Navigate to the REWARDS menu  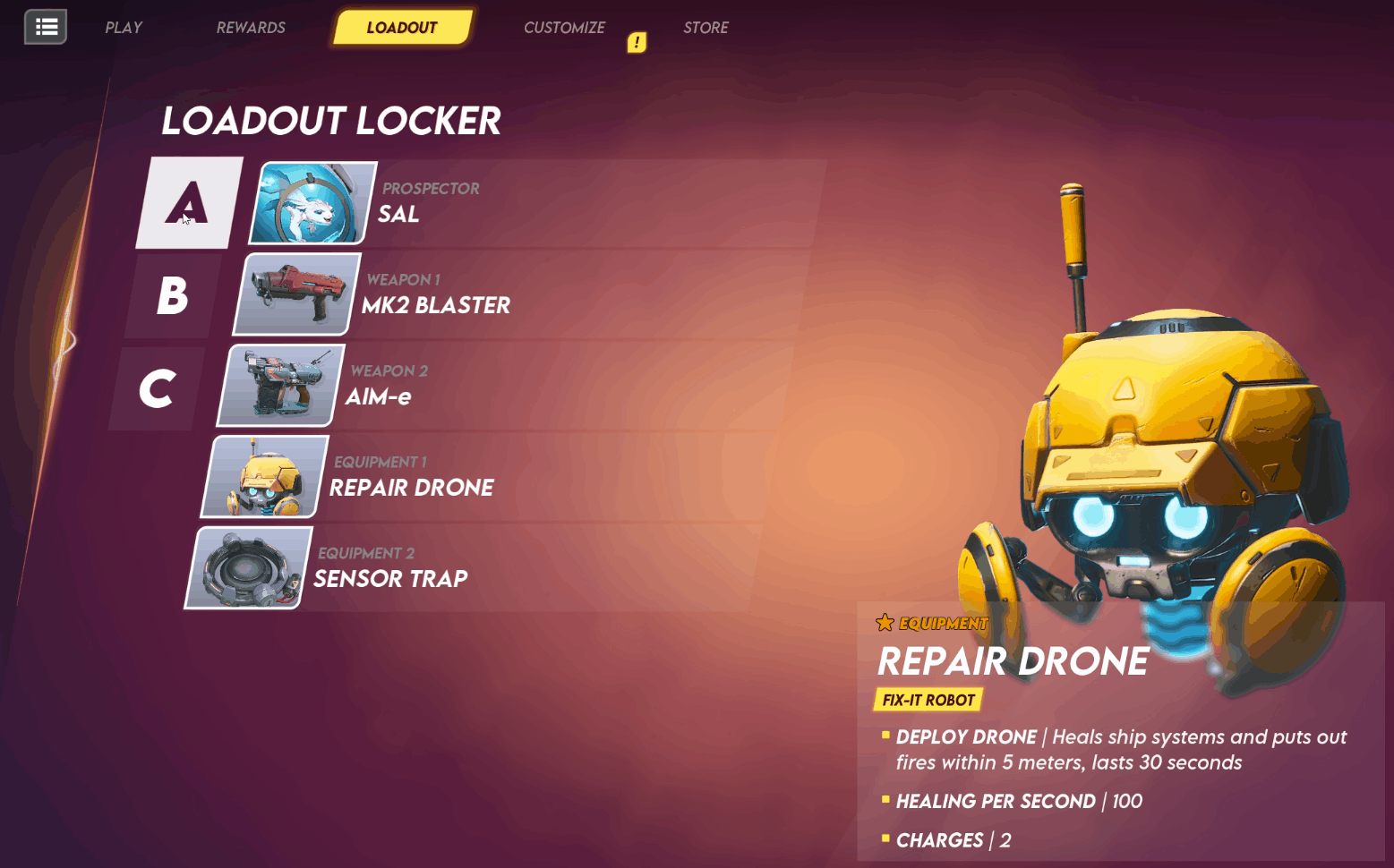click(250, 27)
